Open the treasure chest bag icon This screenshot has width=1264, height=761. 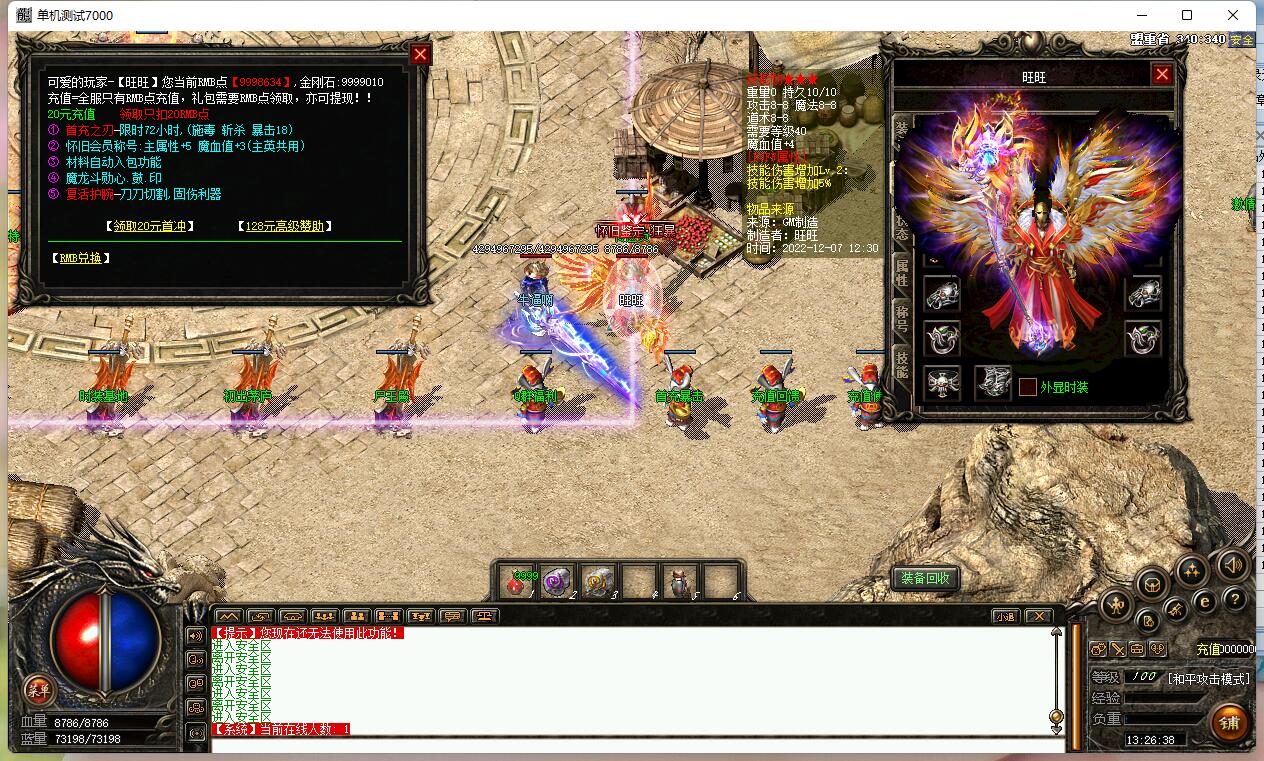coord(1152,584)
